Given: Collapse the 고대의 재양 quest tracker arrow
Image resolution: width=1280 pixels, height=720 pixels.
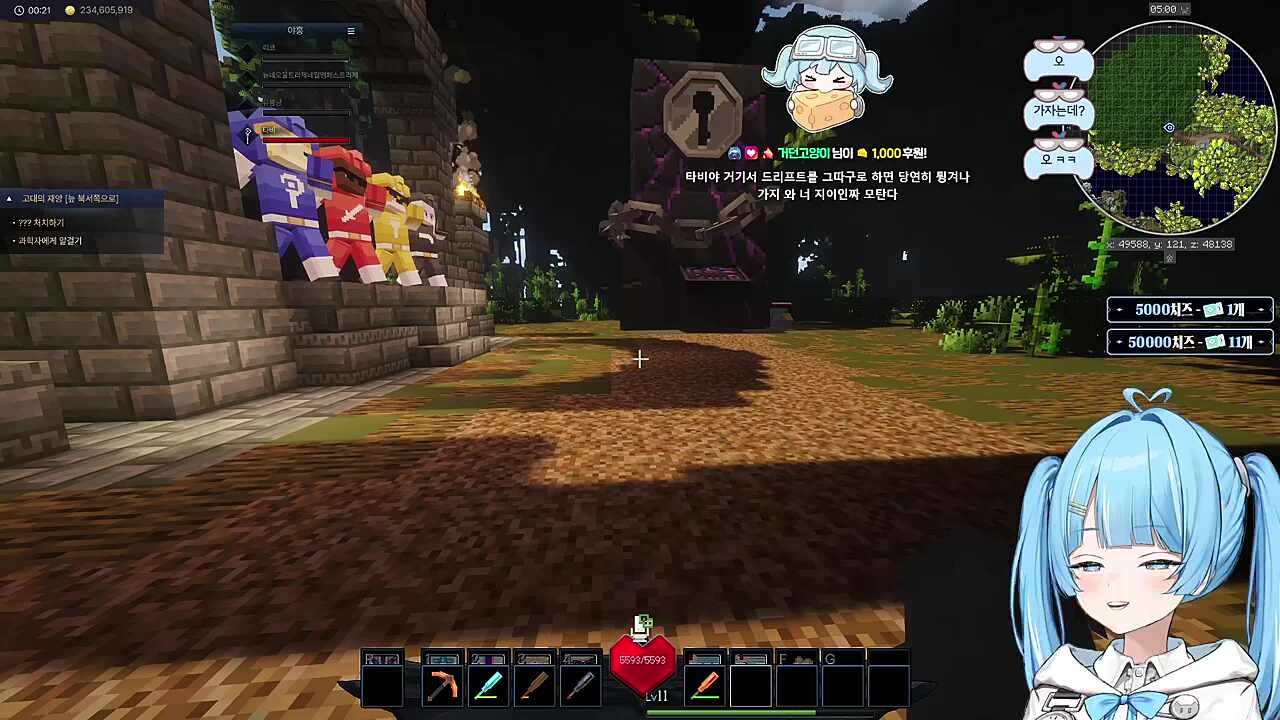Looking at the screenshot, I should 9,197.
